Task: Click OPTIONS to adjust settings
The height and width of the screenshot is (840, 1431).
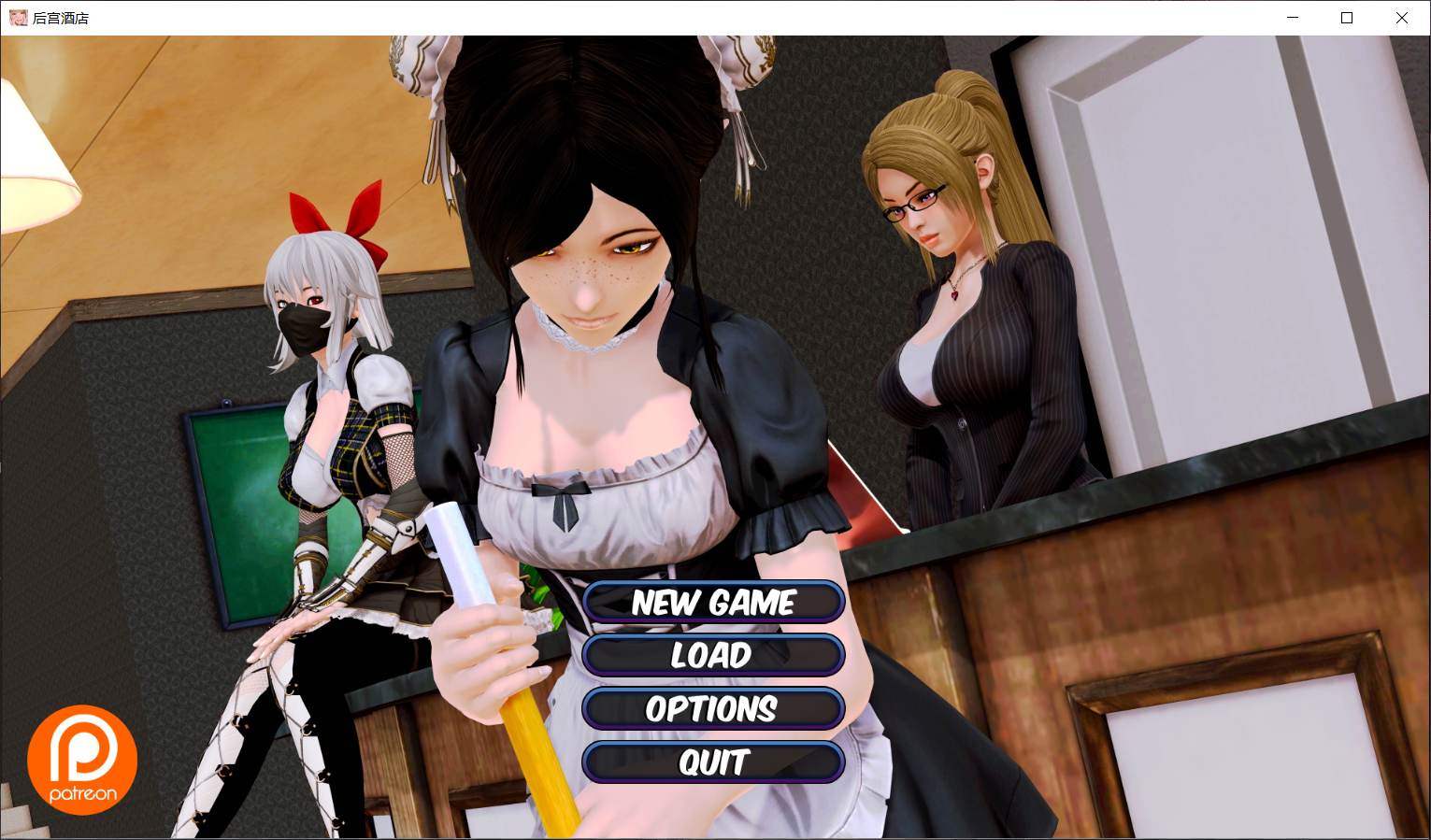Action: coord(713,709)
